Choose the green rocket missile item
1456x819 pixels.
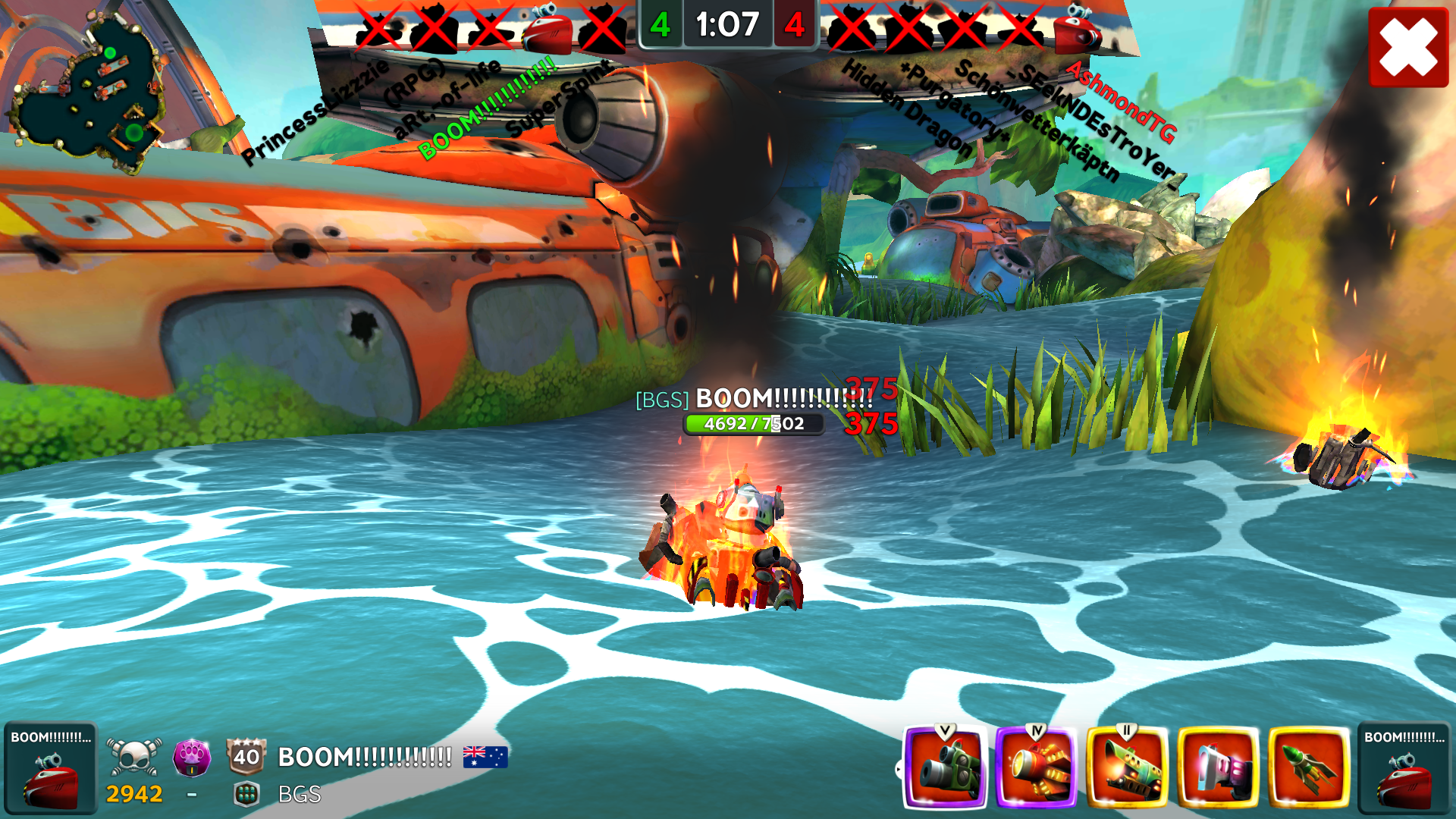pyautogui.click(x=1309, y=767)
